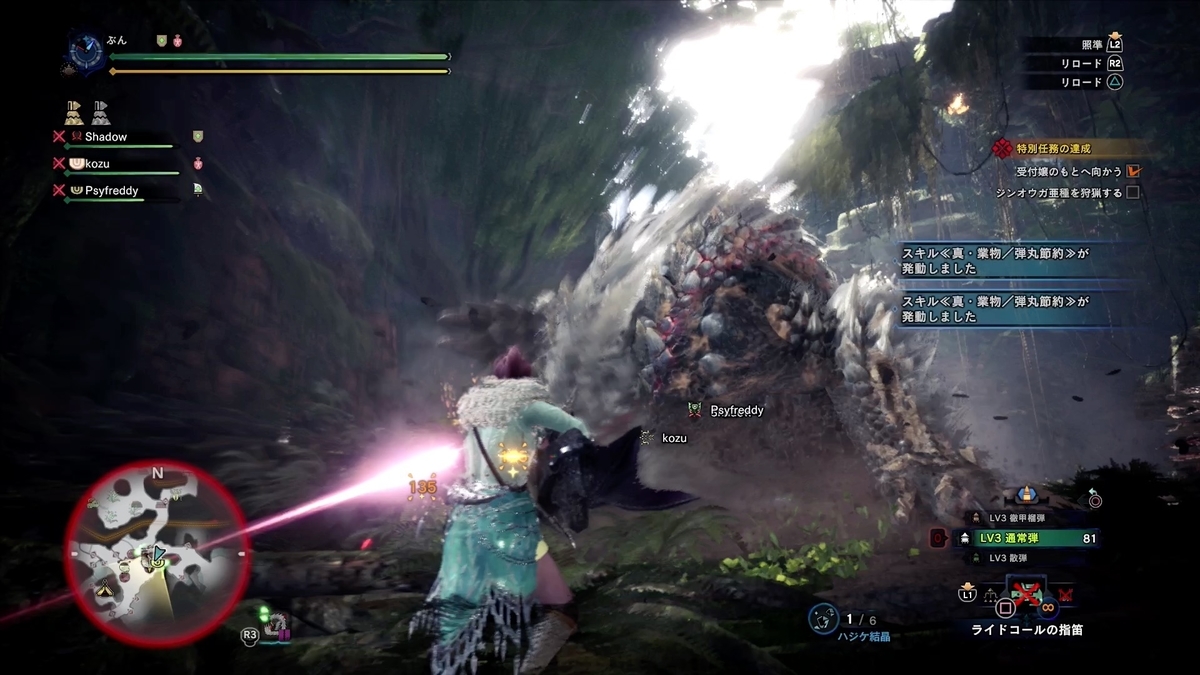This screenshot has width=1200, height=675.
Task: Select the LV3 通常弾 ammo entry
Action: pos(1028,539)
